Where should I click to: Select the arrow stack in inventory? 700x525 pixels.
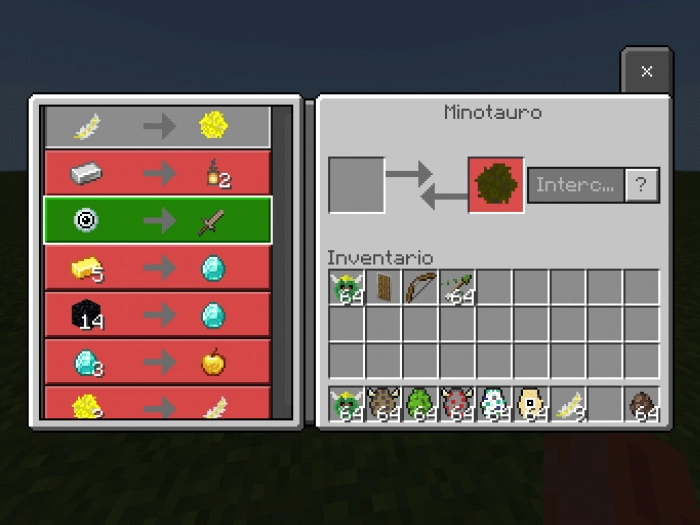[458, 288]
